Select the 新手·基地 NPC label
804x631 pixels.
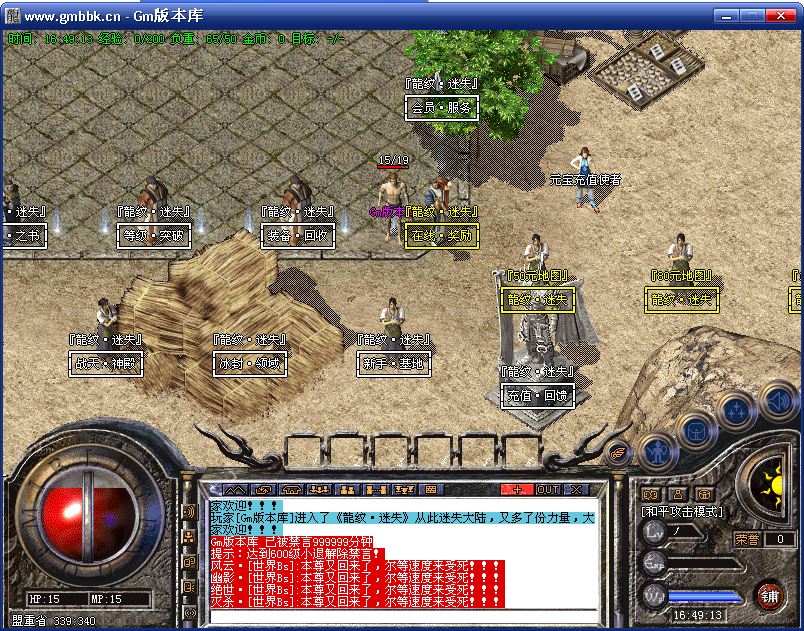pos(393,364)
